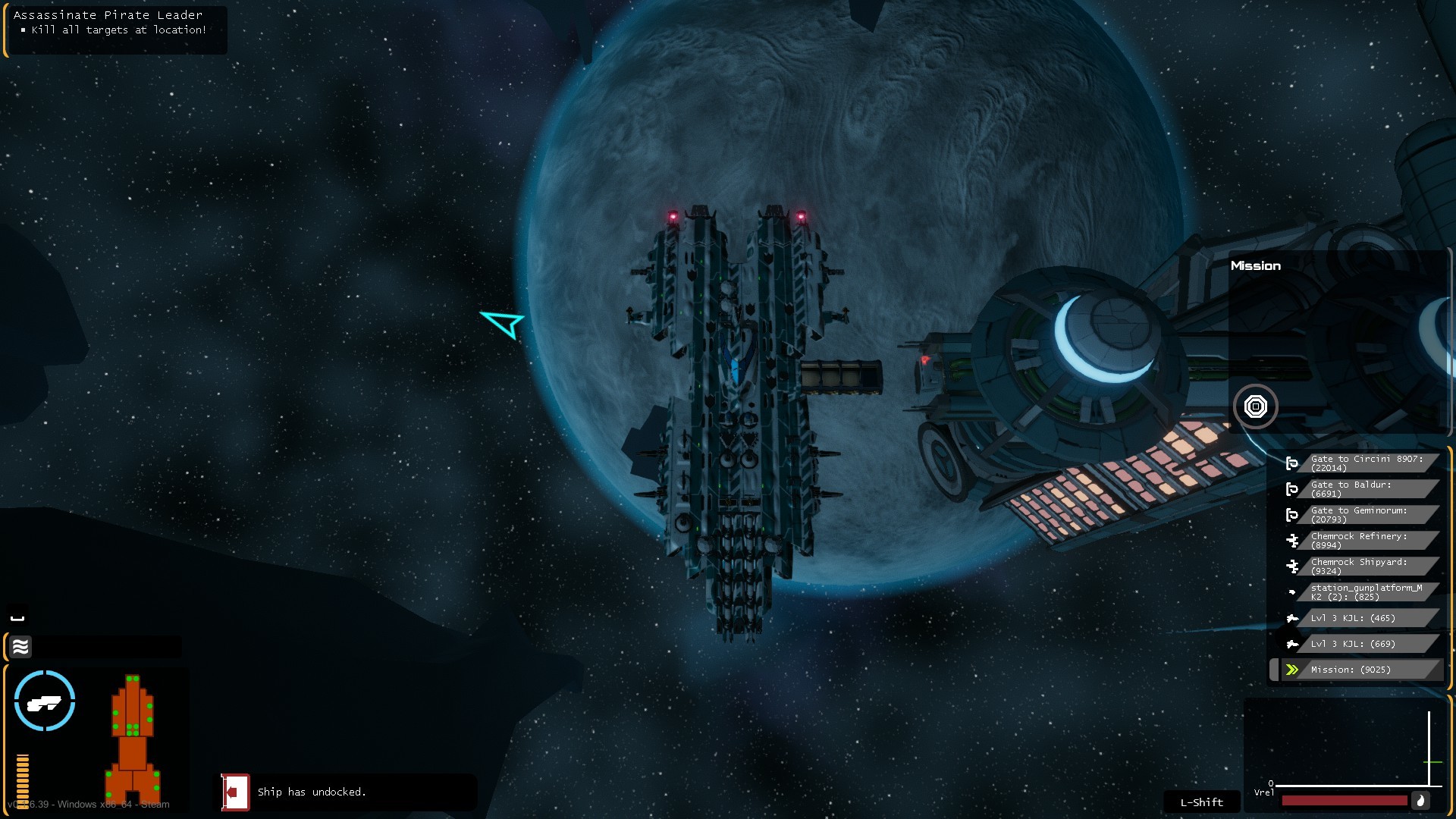Toggle the Chemrock Shipyard target entry
This screenshot has width=1456, height=819.
pos(1294,566)
